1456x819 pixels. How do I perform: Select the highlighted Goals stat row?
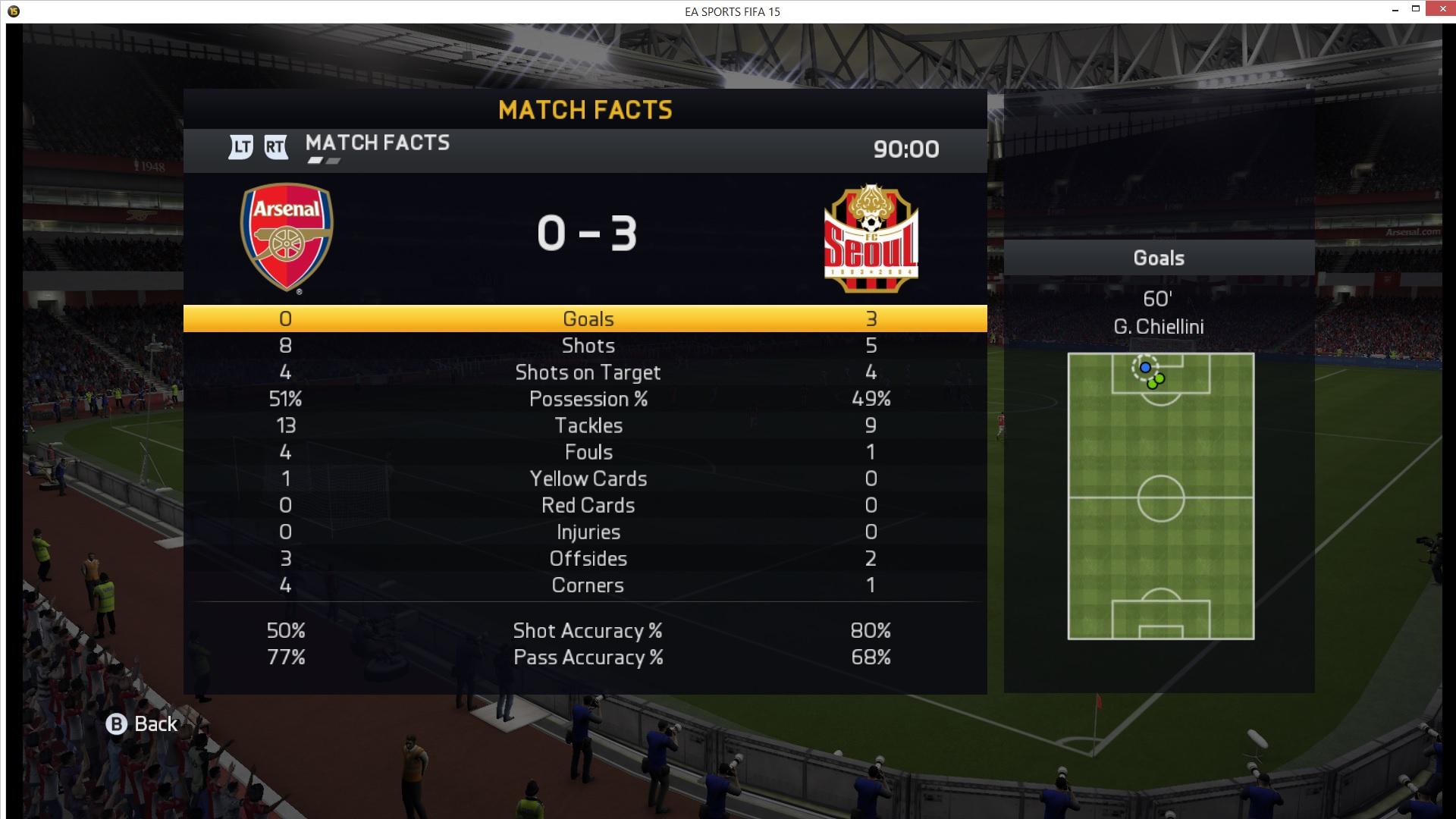(588, 319)
